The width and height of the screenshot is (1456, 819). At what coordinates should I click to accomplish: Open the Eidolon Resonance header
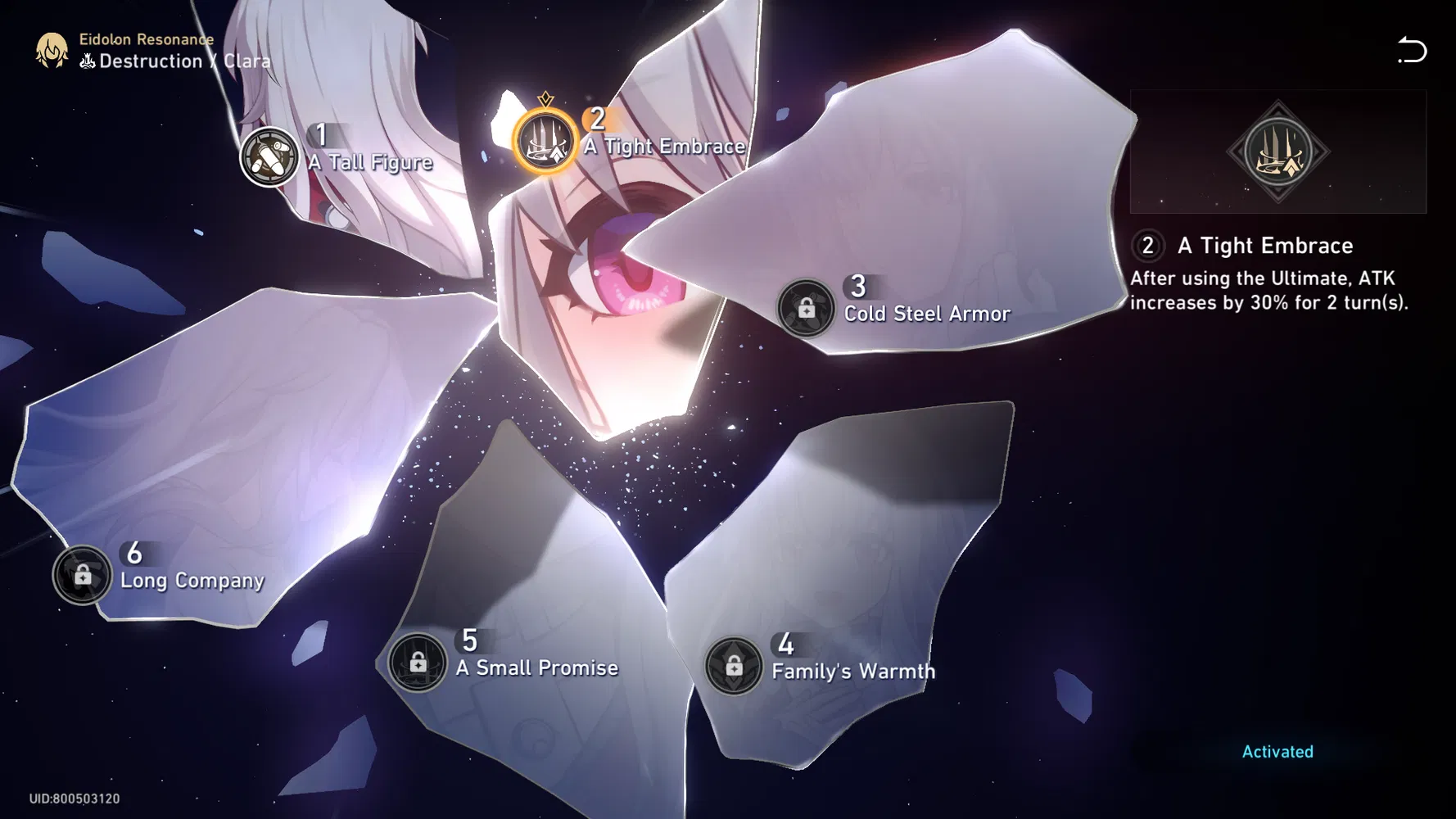[x=146, y=38]
